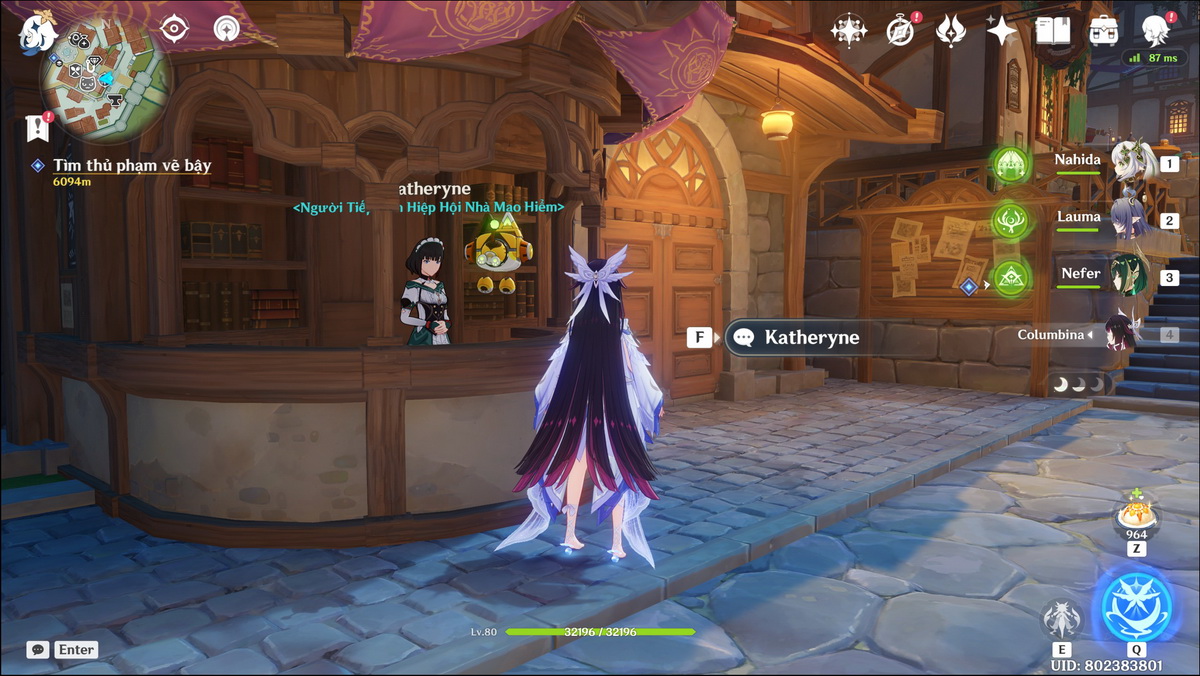Open the Adventurer Handbook book icon

click(1052, 31)
